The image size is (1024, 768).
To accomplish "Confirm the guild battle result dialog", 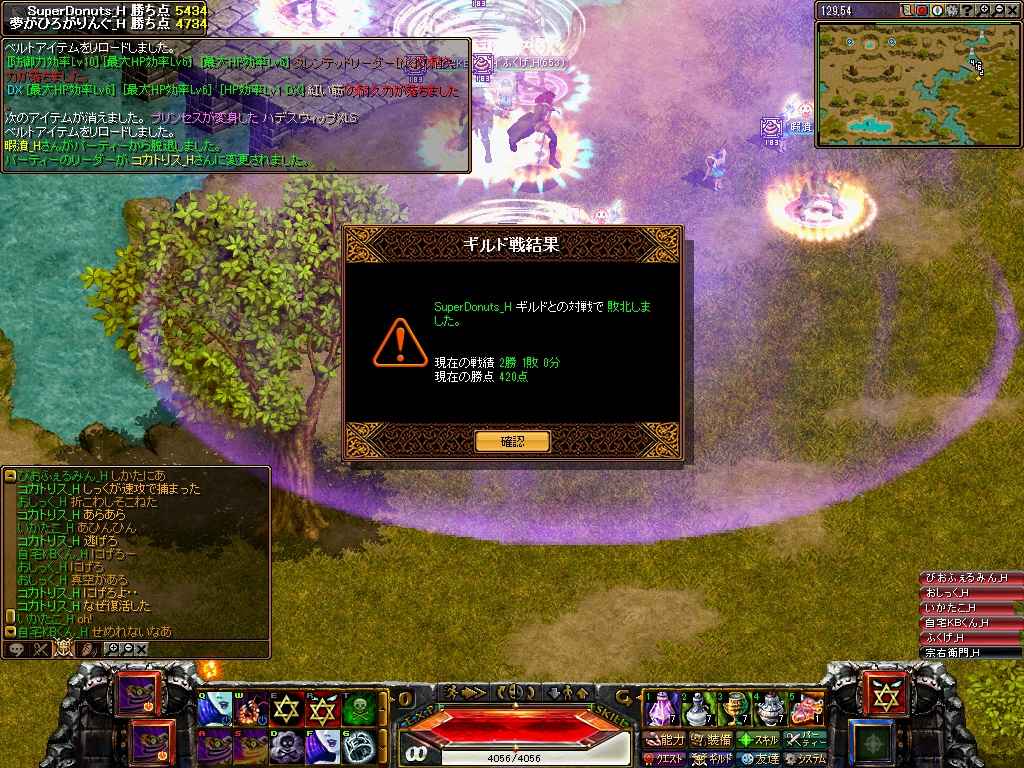I will pyautogui.click(x=512, y=441).
